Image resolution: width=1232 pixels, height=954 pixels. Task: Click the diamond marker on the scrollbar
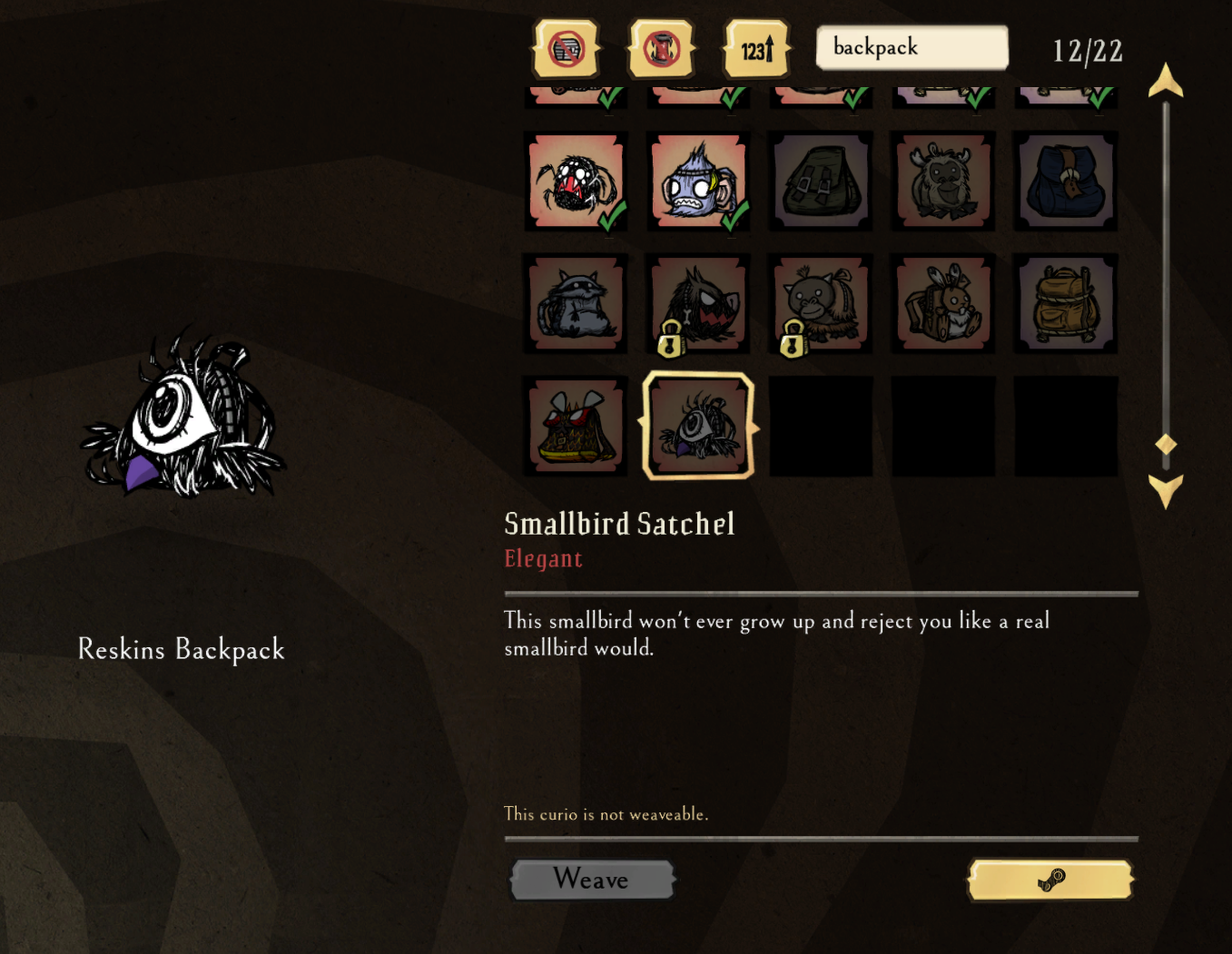click(x=1166, y=444)
